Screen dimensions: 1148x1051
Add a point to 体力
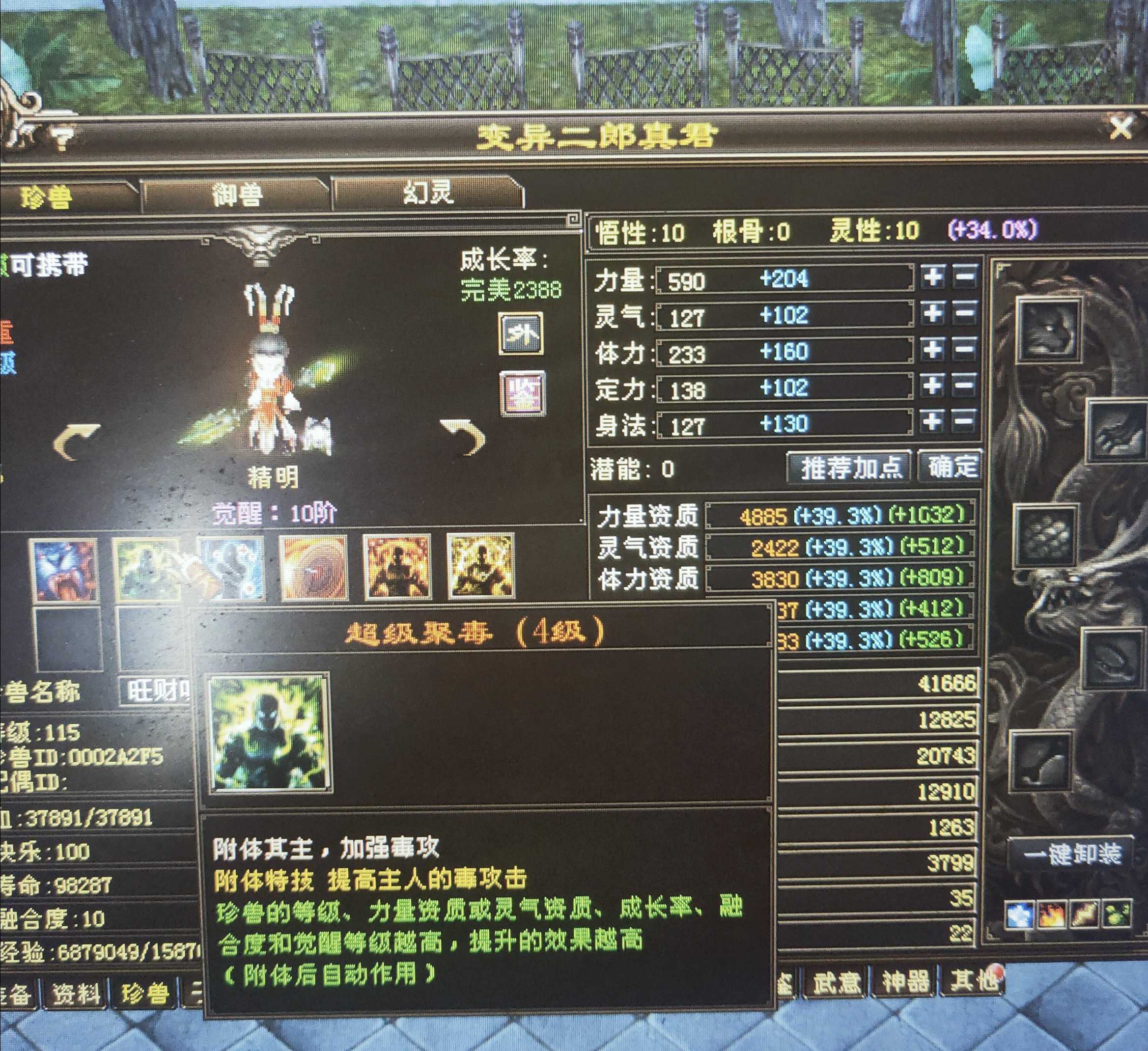tap(933, 350)
